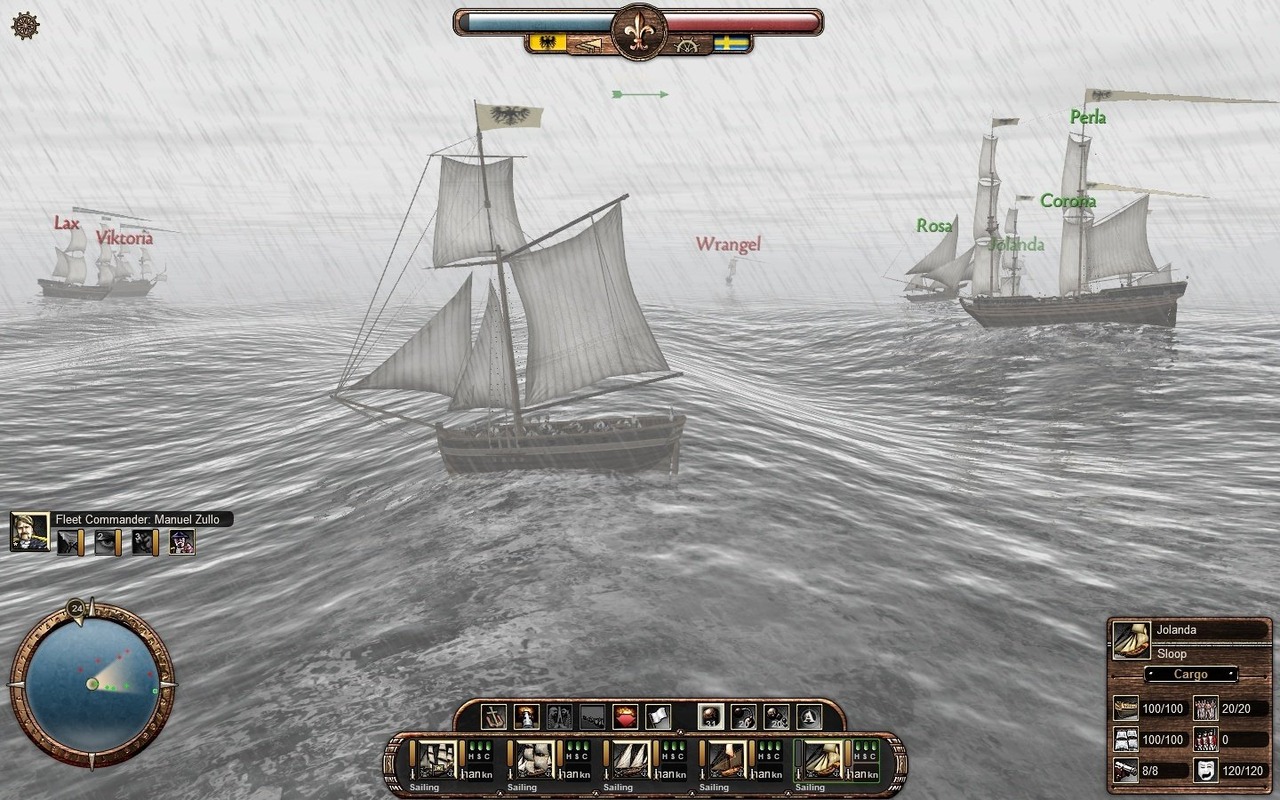Click the fleur-de-lis emblem on the balance bar
1280x800 pixels.
(x=639, y=31)
